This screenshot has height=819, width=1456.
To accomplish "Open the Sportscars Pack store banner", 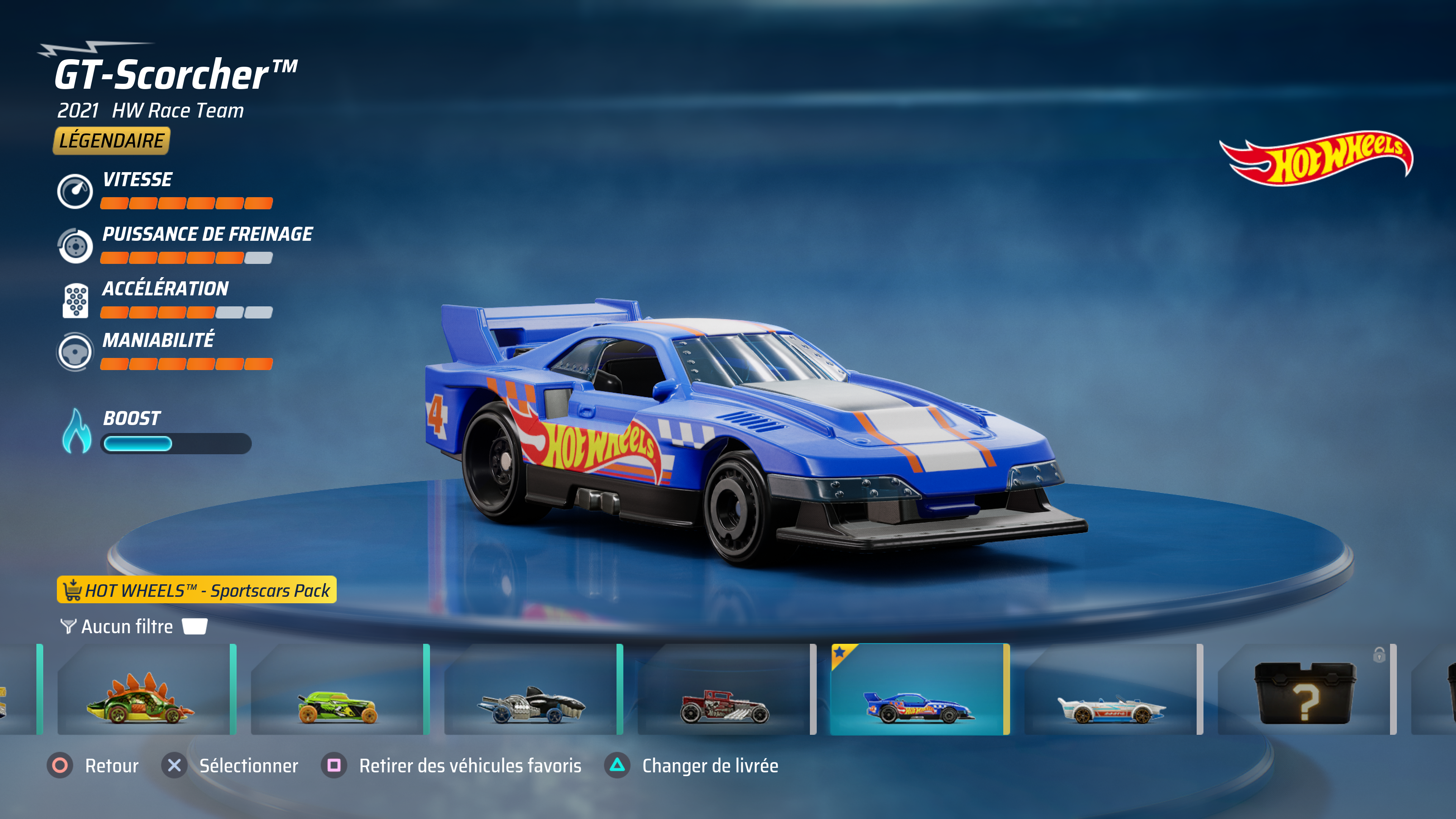I will [x=197, y=590].
